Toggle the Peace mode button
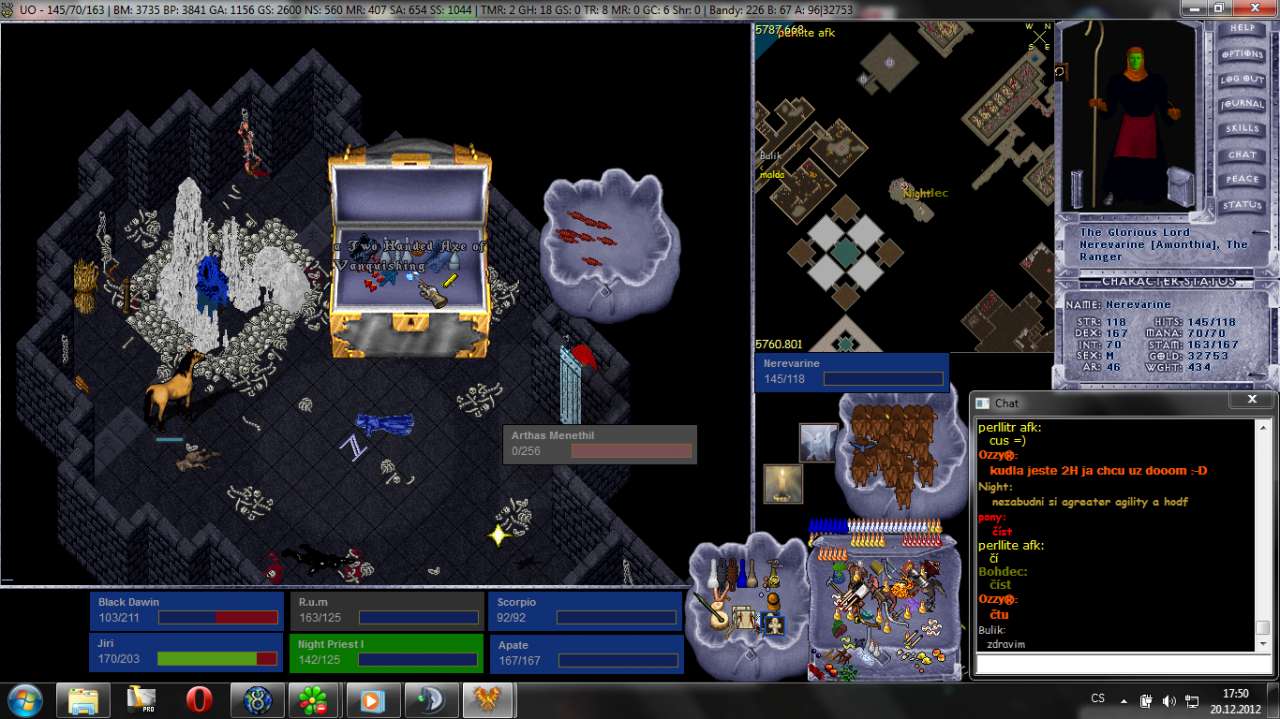The width and height of the screenshot is (1280, 719). pos(1241,180)
